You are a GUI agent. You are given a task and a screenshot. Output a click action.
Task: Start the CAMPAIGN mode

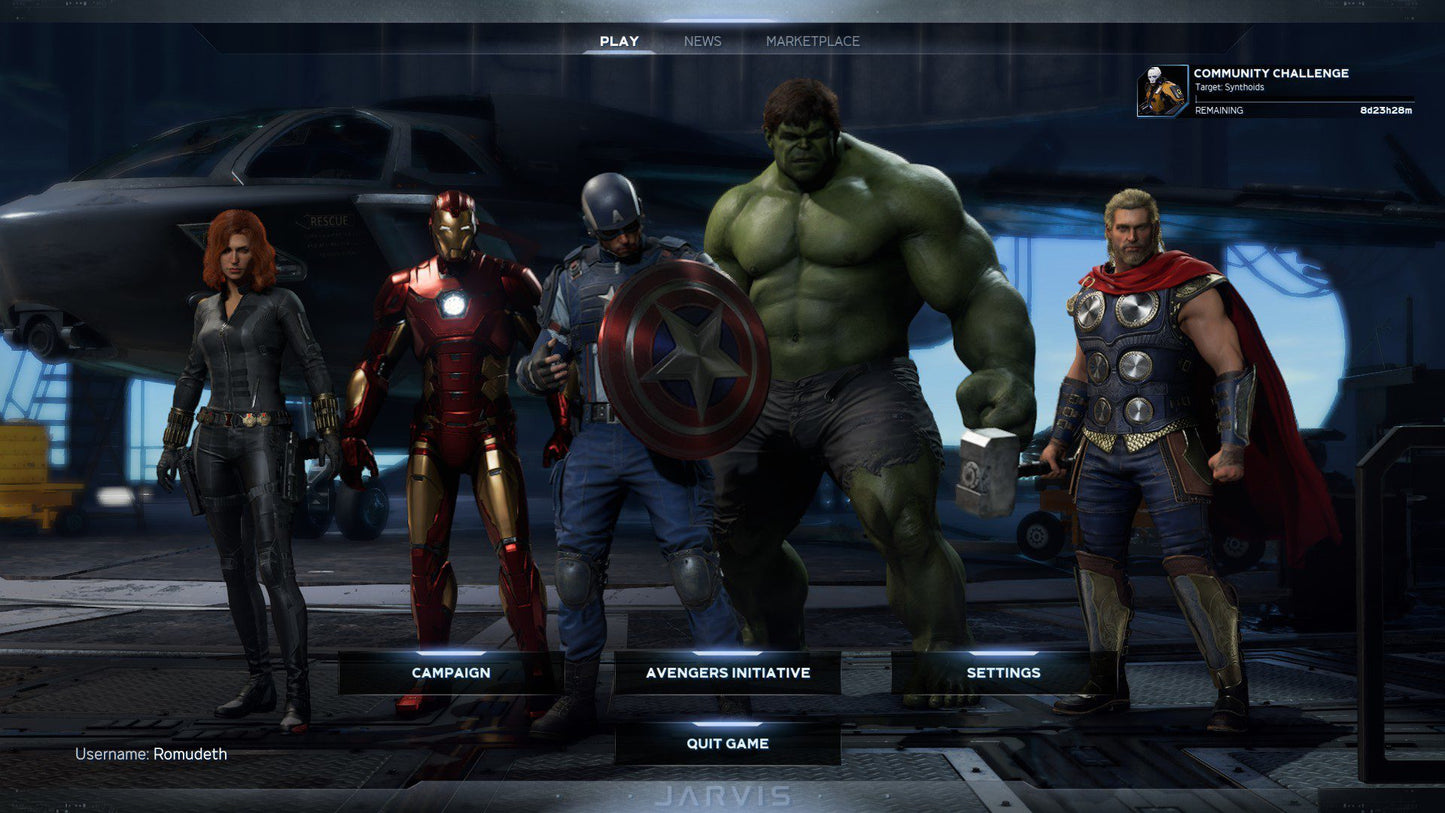[450, 673]
